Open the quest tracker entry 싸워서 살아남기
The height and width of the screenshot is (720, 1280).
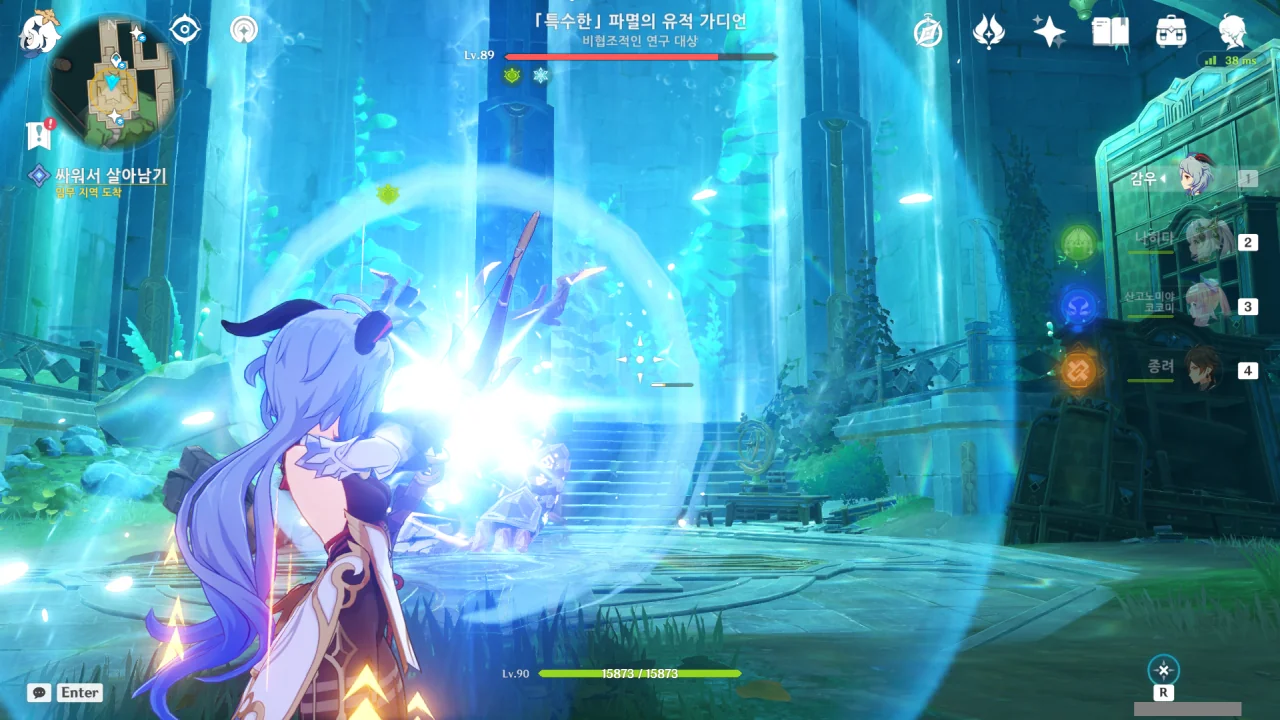pyautogui.click(x=110, y=176)
